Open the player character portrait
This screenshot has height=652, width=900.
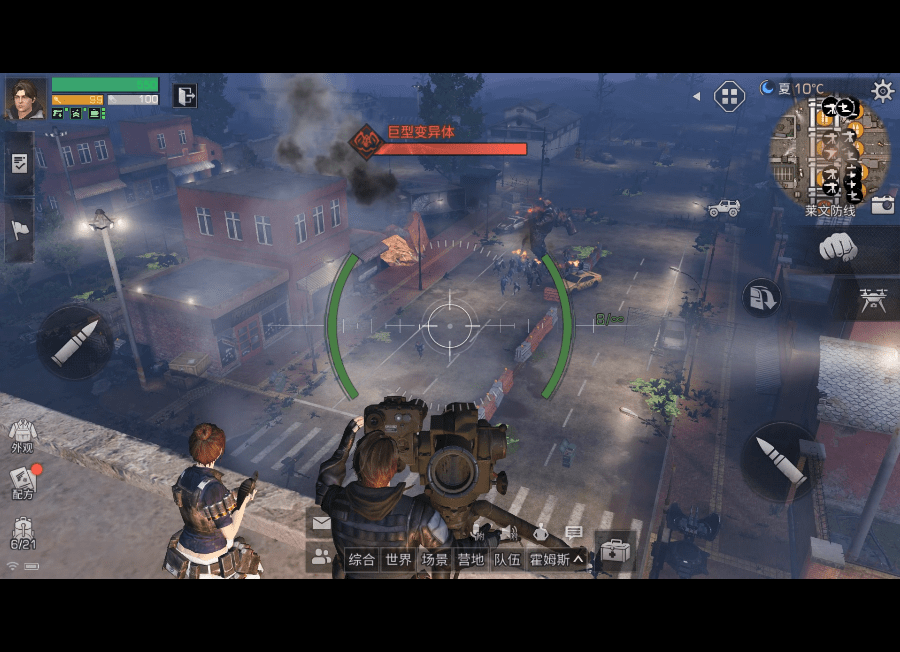point(26,99)
